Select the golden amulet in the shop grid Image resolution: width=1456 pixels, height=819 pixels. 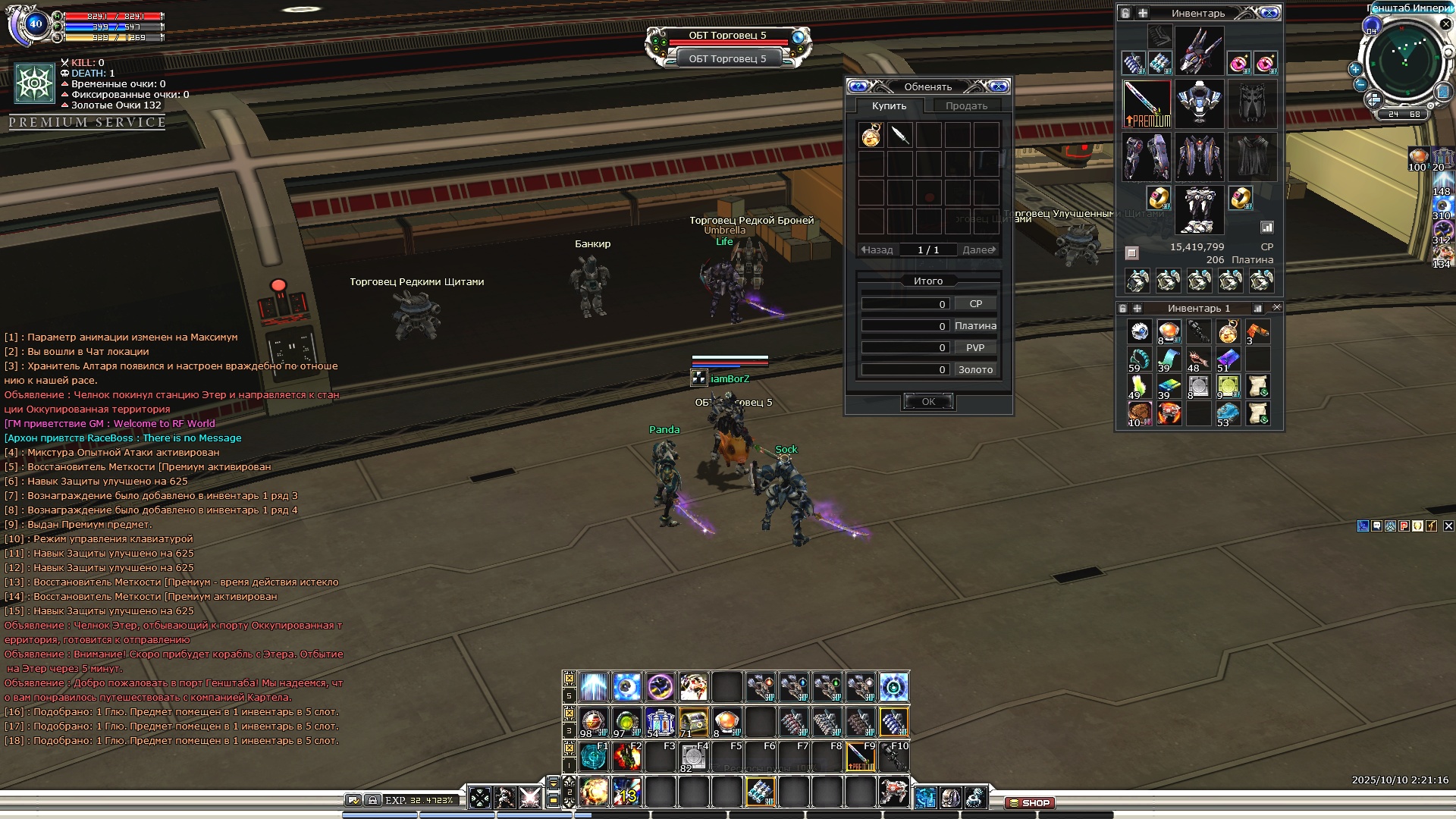click(871, 136)
